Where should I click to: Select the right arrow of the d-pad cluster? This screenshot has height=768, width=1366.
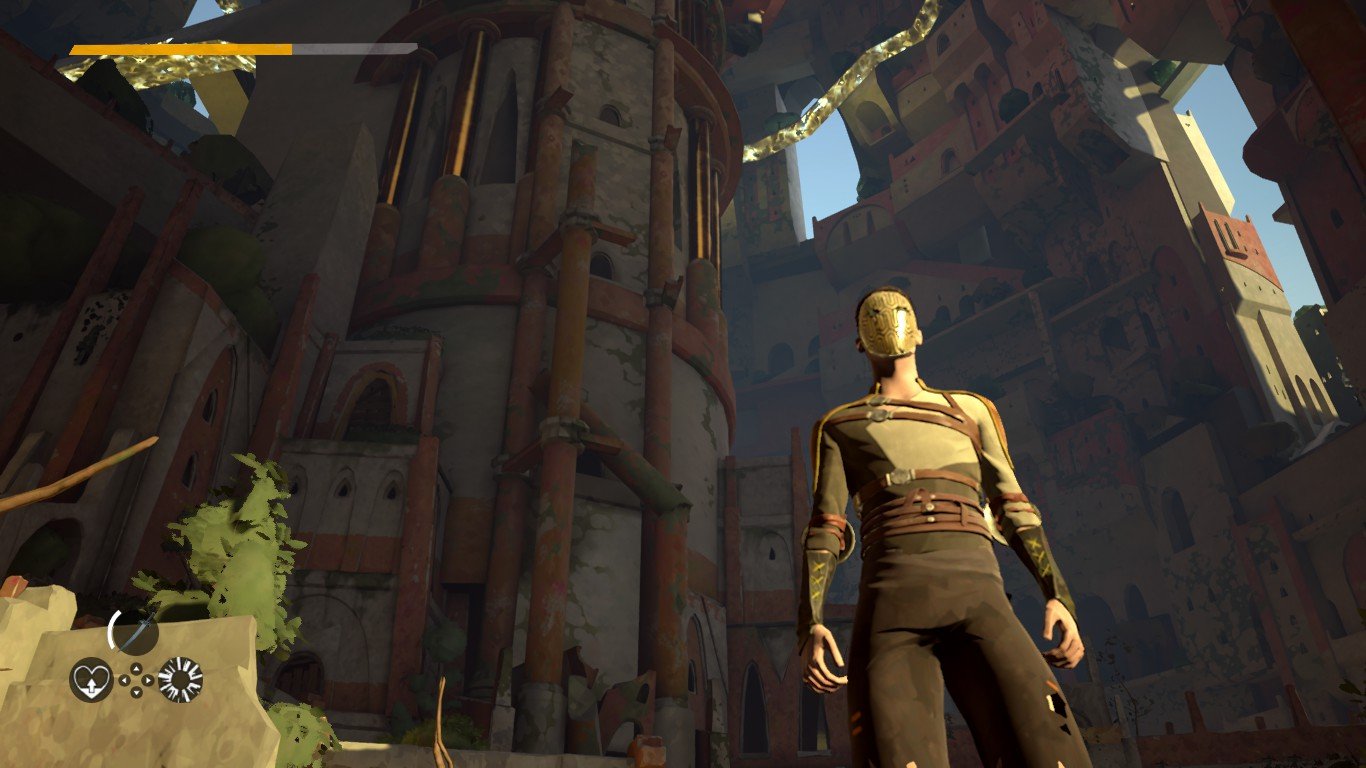point(148,680)
